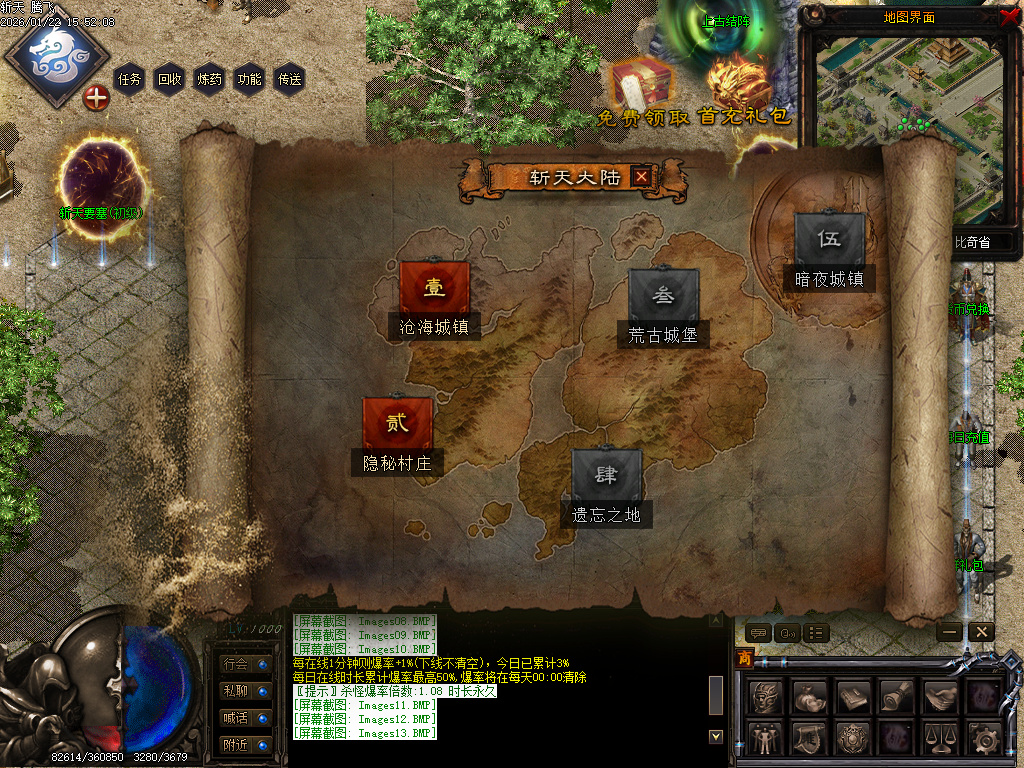Open the handshake trade icon
This screenshot has height=768, width=1024.
click(x=941, y=696)
